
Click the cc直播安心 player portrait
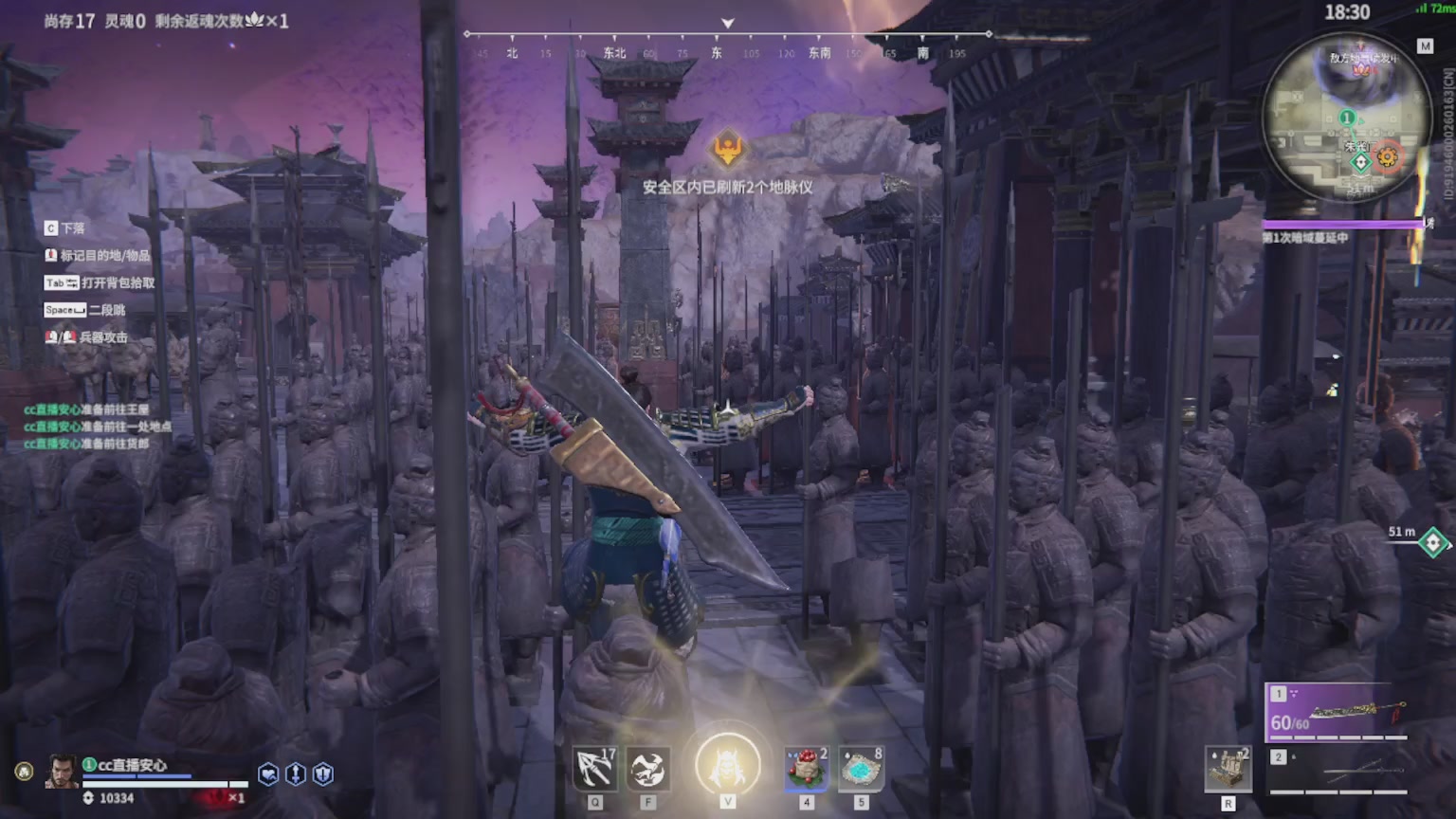(x=63, y=773)
